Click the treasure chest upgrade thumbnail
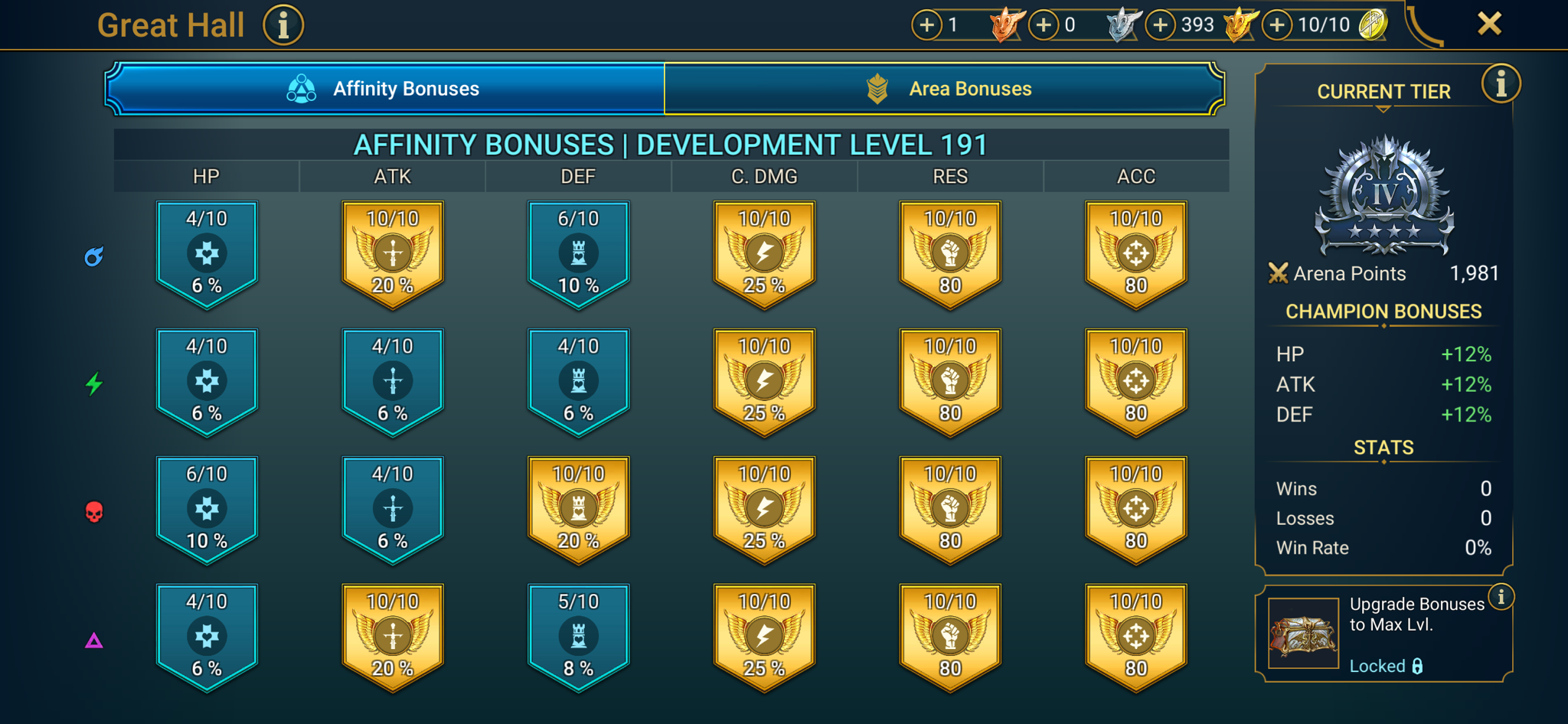The image size is (1568, 724). [1303, 631]
